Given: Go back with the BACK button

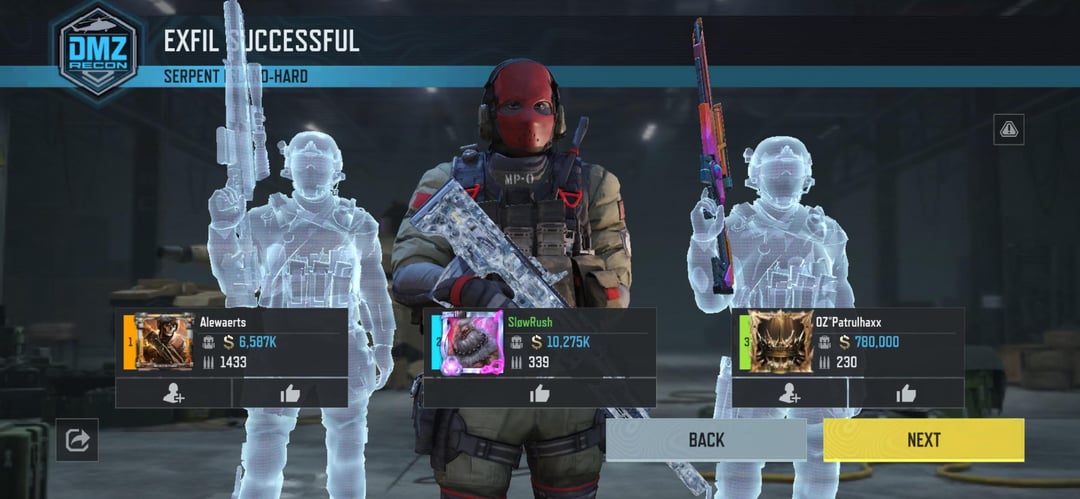Looking at the screenshot, I should (706, 439).
